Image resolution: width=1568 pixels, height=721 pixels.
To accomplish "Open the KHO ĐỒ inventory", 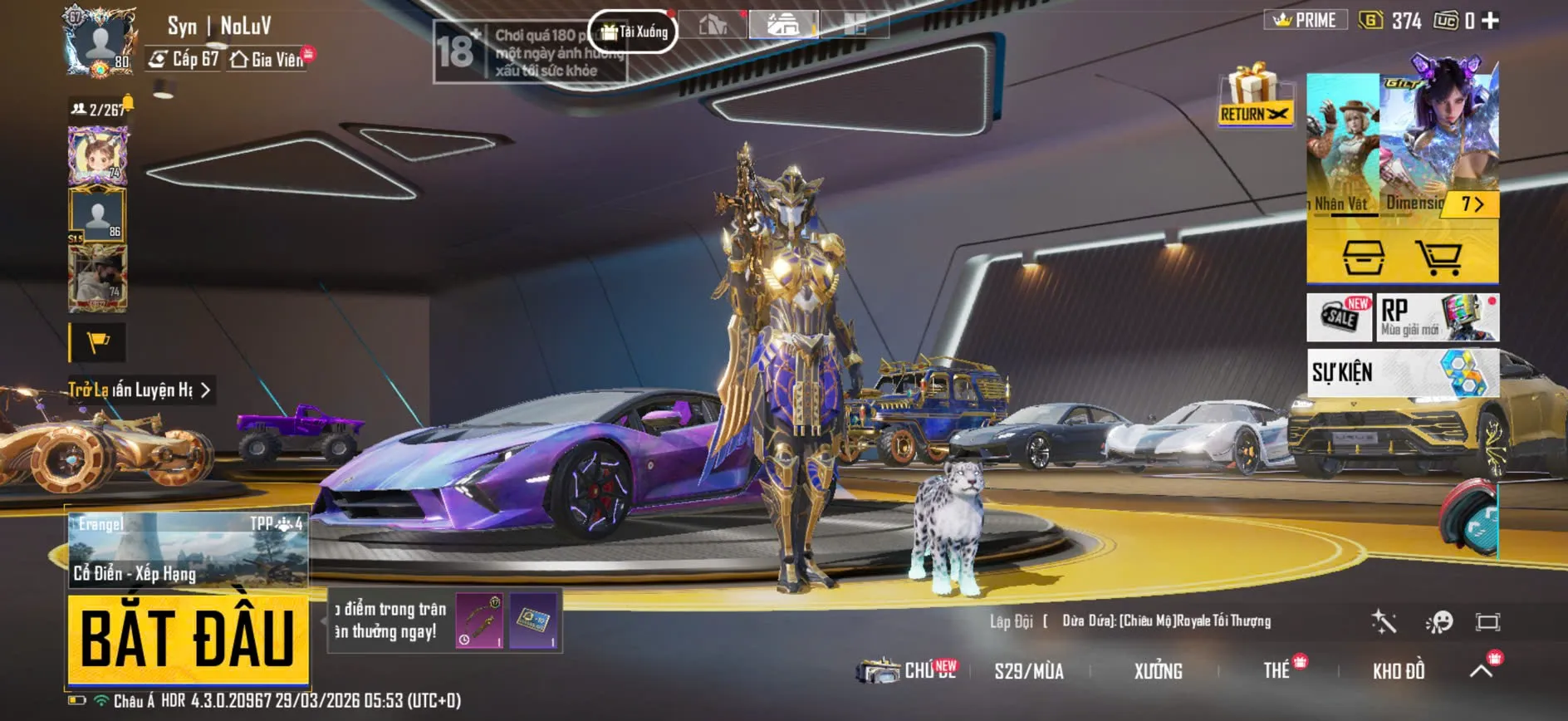I will (1399, 671).
